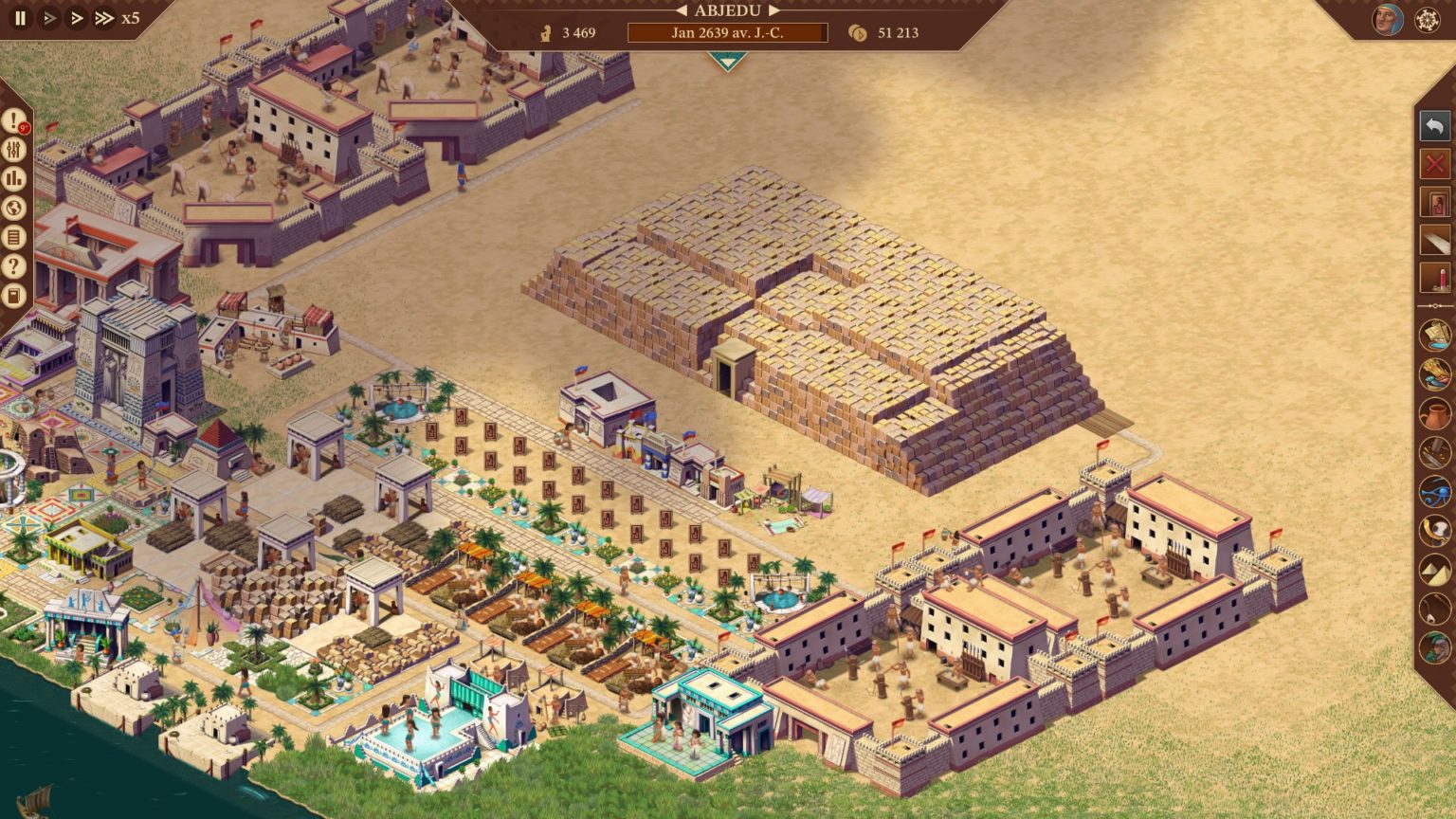The image size is (1456, 819).
Task: Set game speed to triple arrow
Action: coord(104,18)
